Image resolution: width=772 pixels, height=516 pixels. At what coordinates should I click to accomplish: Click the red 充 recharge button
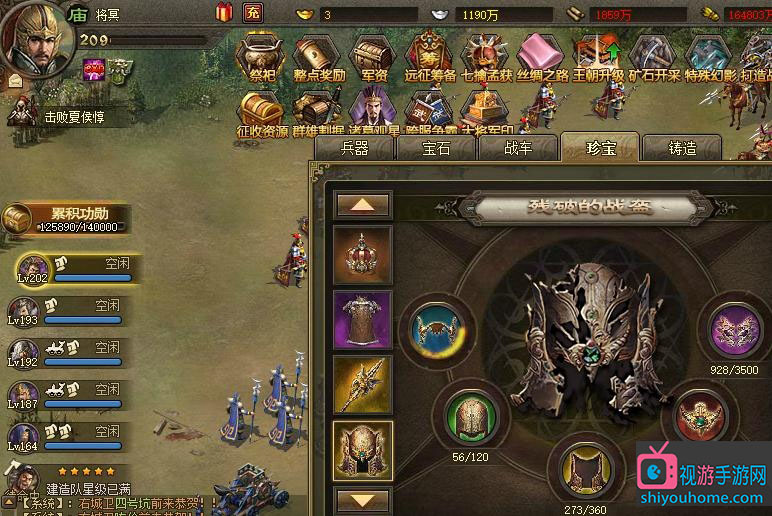253,13
